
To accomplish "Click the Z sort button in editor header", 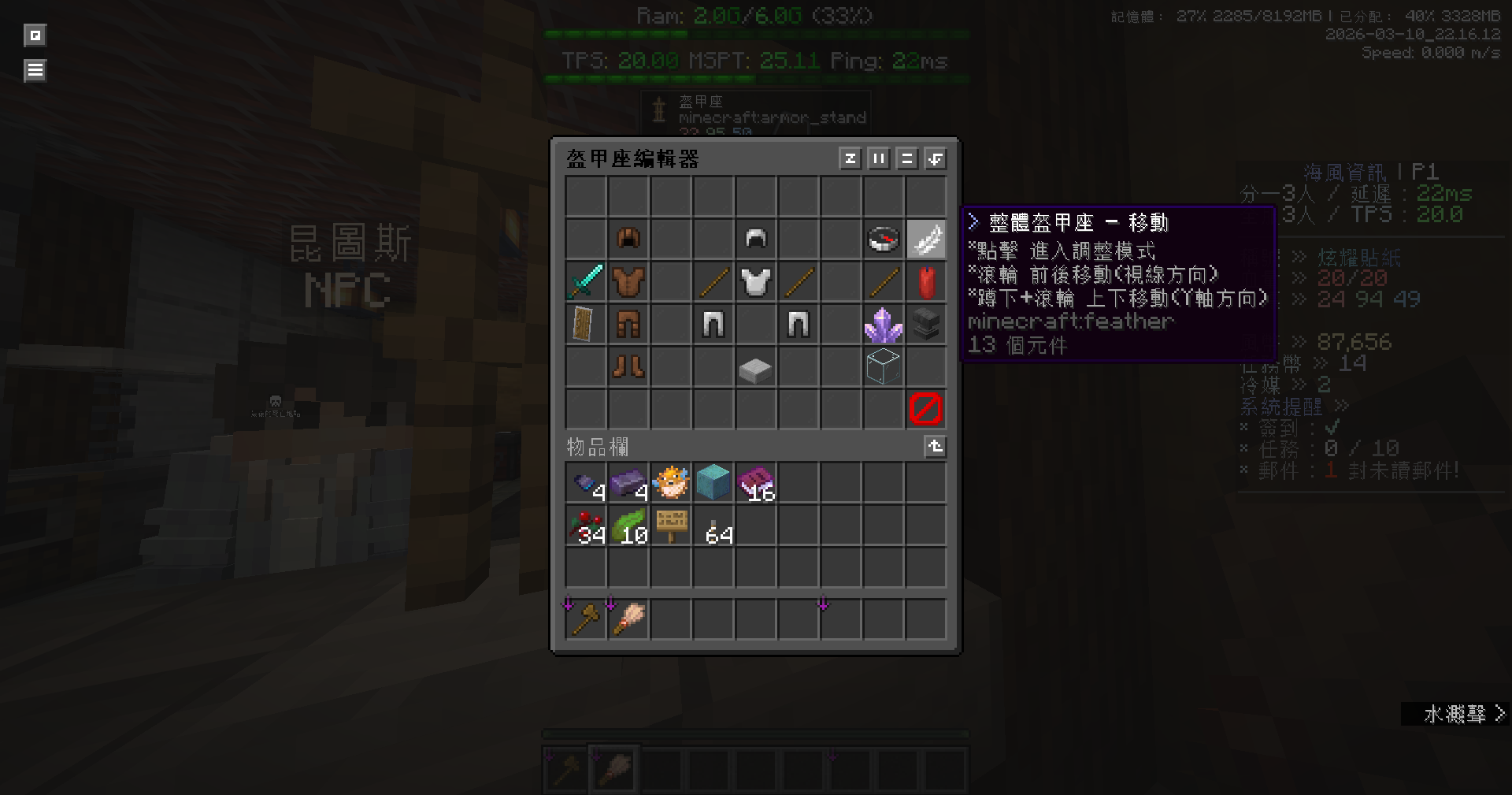I will pos(850,159).
